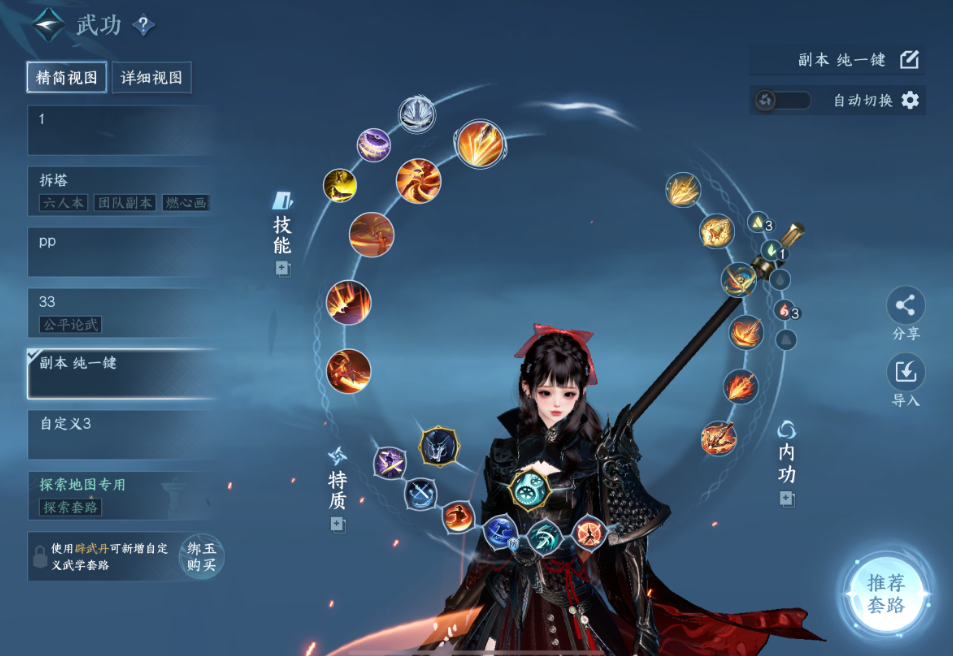Toggle the 自动切换 auto-switch switch

point(782,100)
